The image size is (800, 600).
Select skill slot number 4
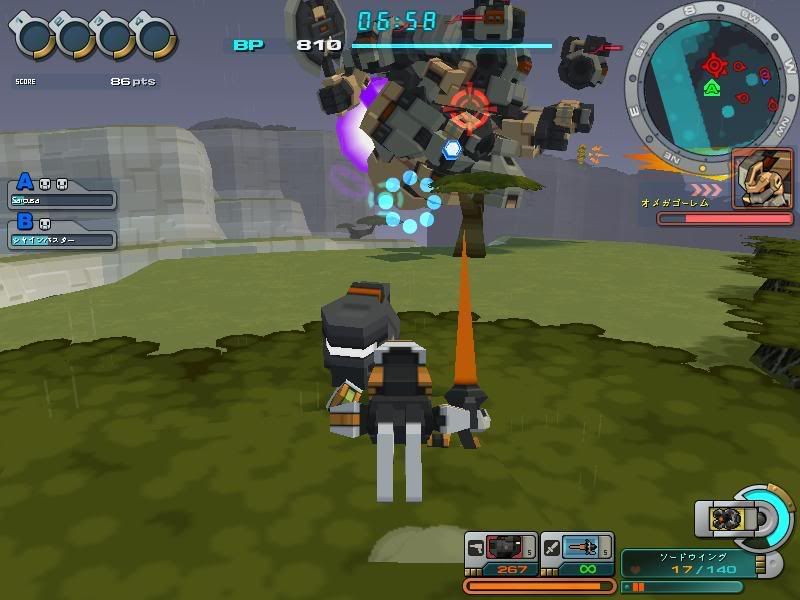point(156,37)
